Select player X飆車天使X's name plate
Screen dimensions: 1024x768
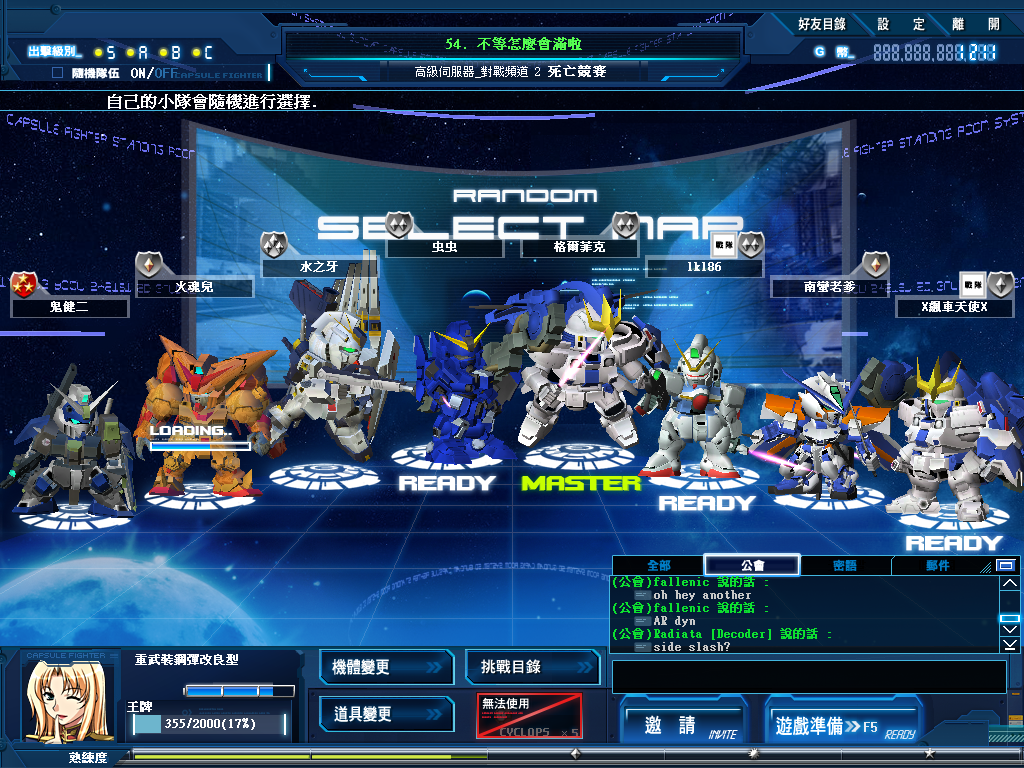coord(954,307)
